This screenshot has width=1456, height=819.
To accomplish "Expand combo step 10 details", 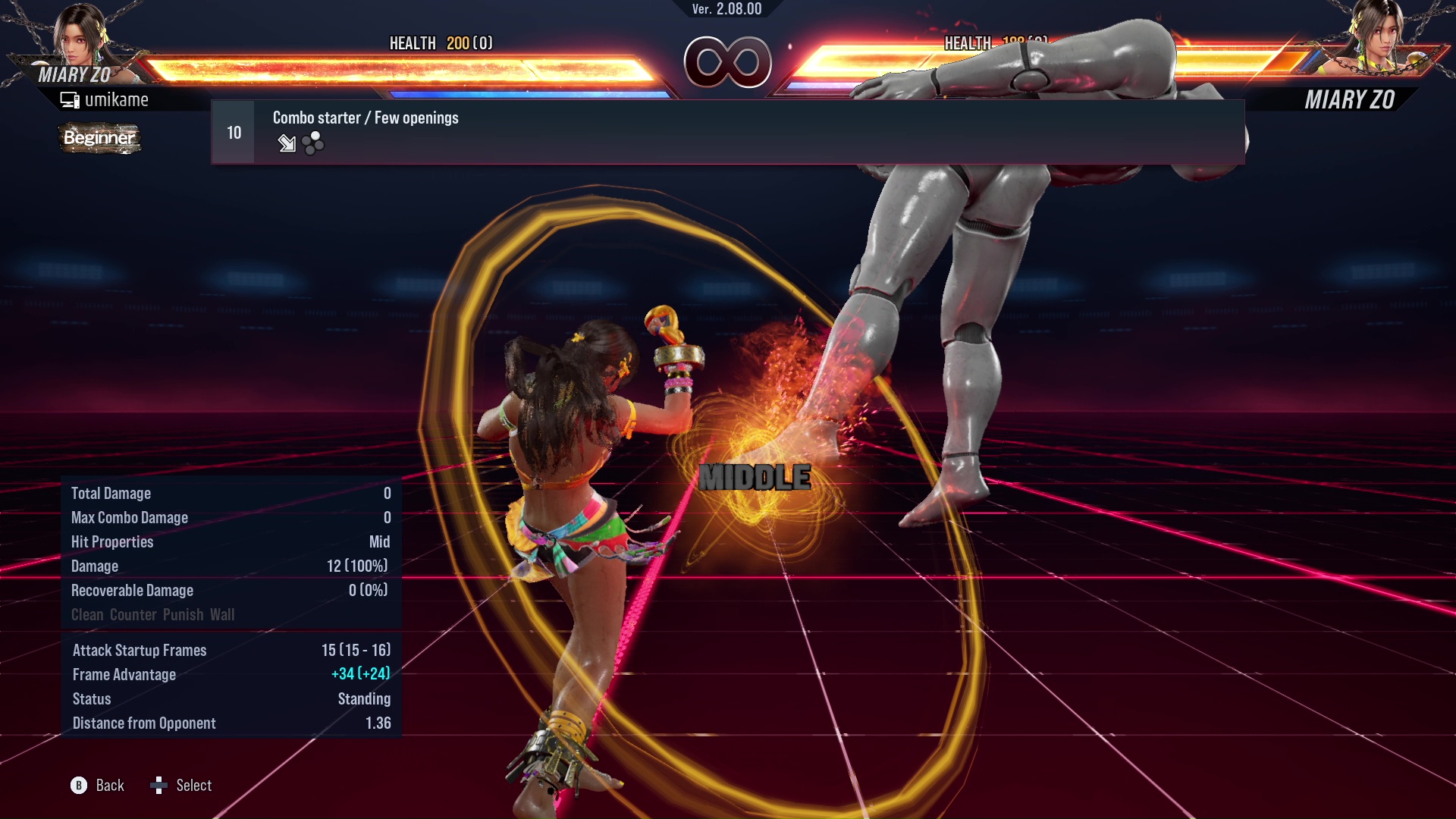I will pyautogui.click(x=233, y=131).
